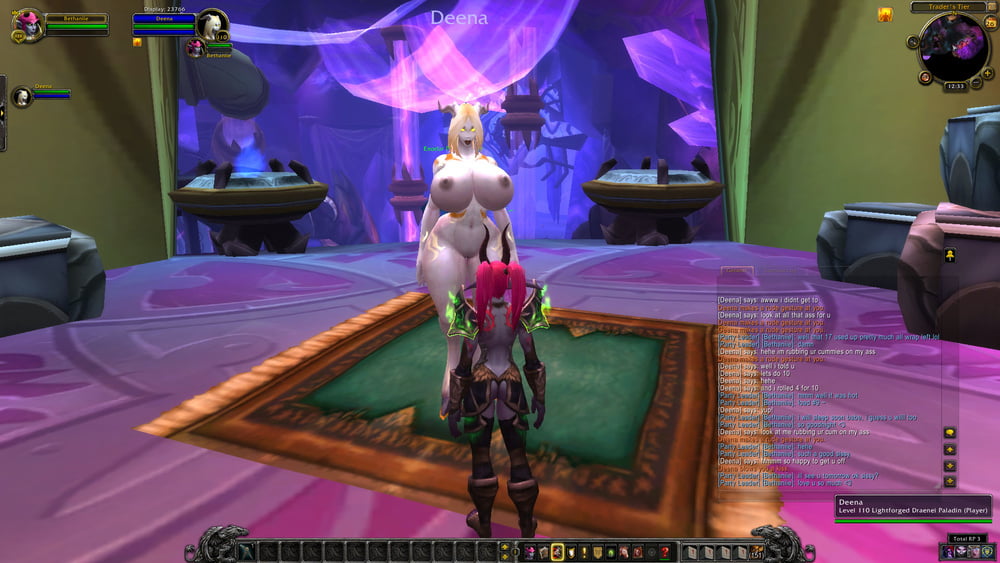Toggle the minimap tracking magnifier button

(x=913, y=44)
